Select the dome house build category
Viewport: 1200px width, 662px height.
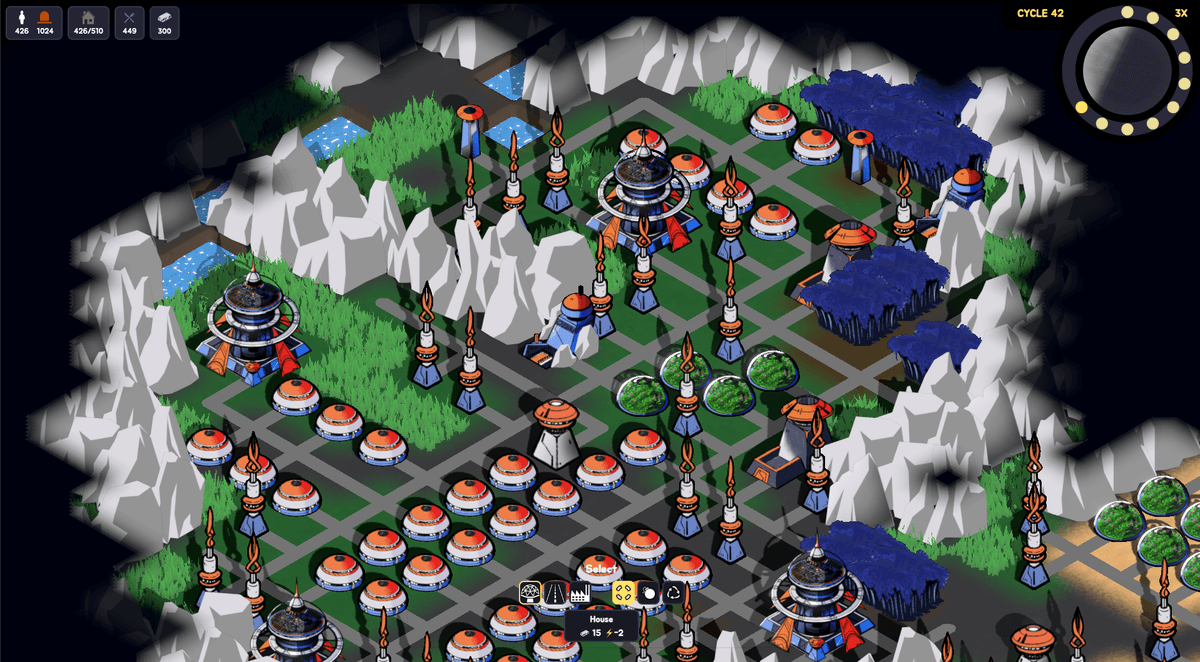point(530,592)
